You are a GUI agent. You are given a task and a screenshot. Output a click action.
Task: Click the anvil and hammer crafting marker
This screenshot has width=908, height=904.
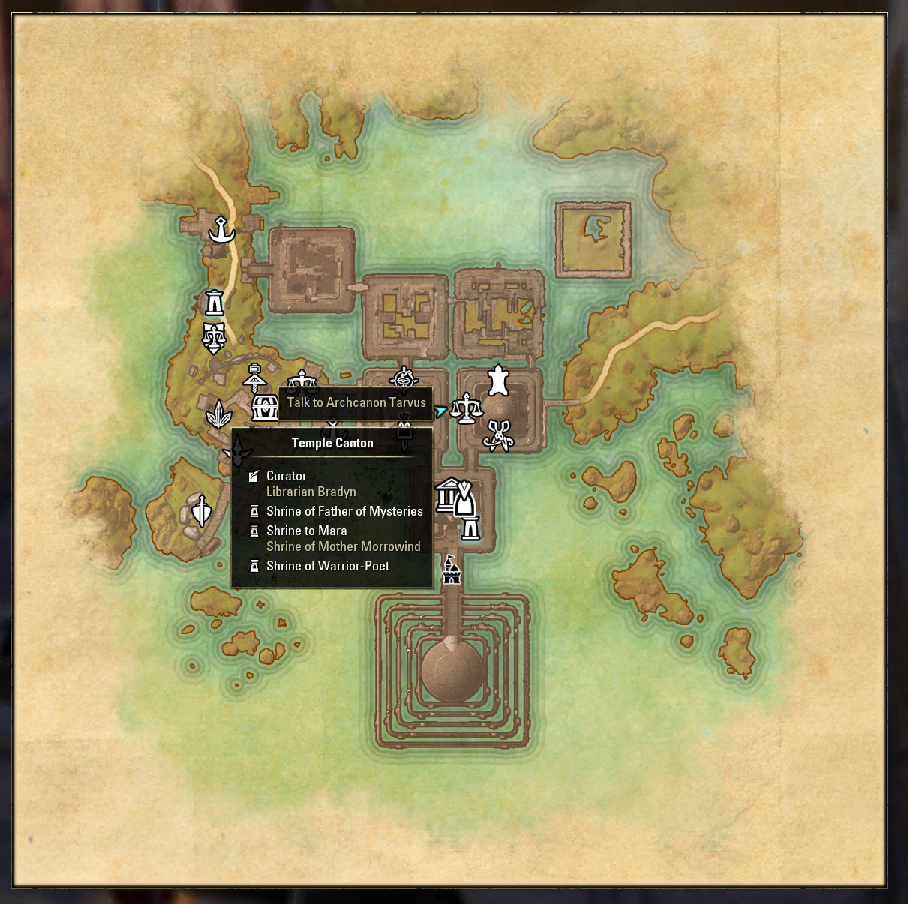click(254, 375)
